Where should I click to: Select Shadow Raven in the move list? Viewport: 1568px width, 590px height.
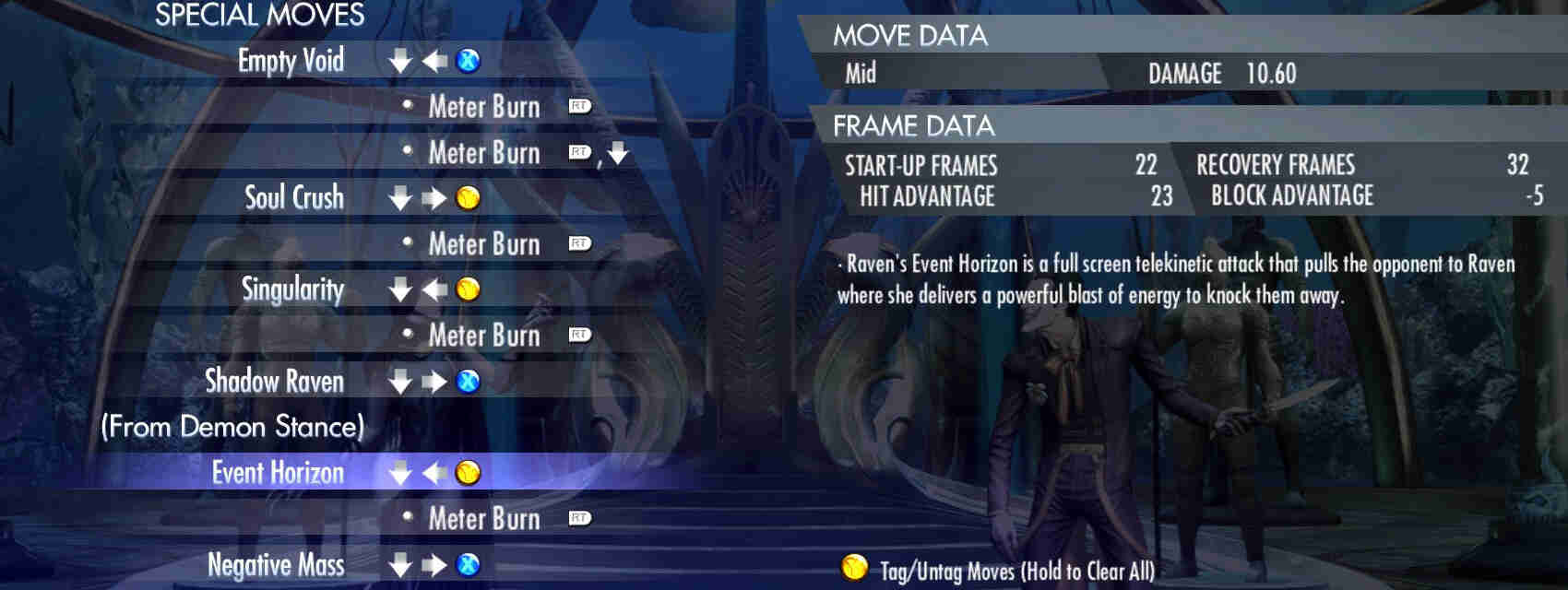tap(274, 381)
